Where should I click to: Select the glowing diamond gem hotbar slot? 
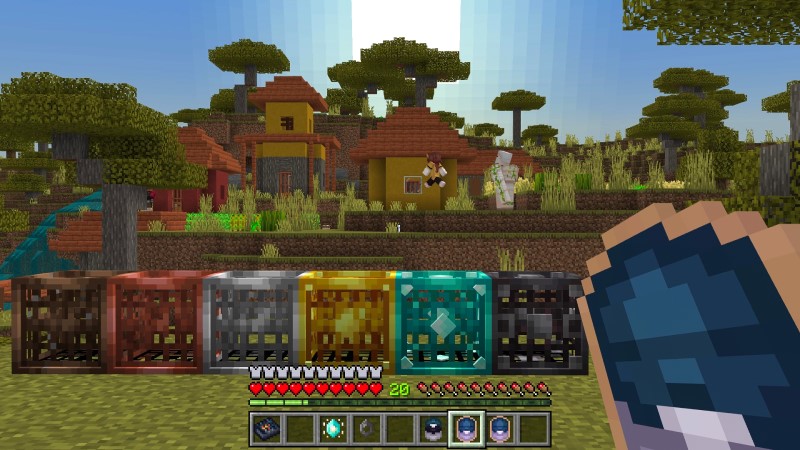click(x=331, y=428)
